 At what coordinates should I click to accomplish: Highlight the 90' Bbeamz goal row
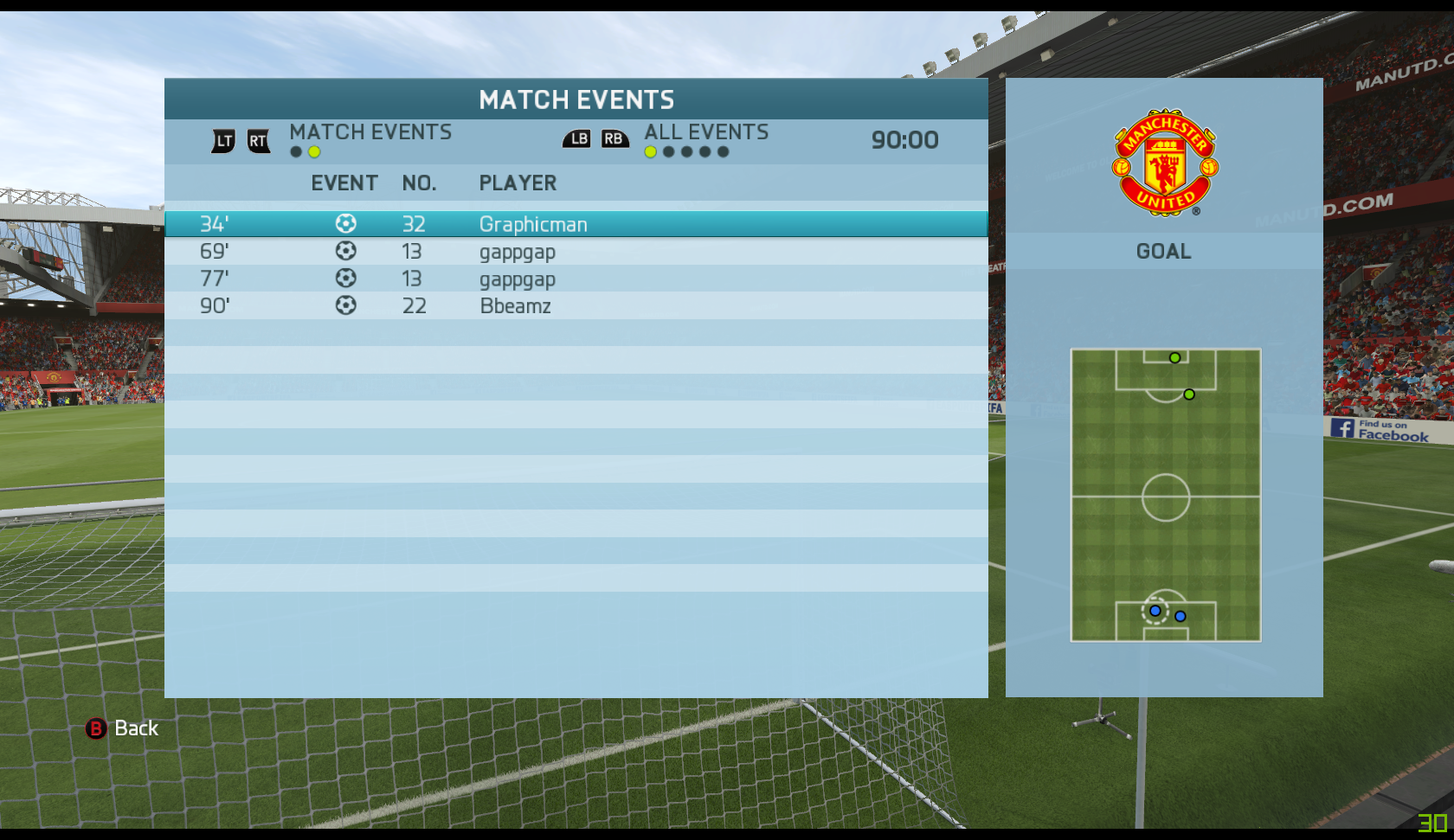click(576, 305)
